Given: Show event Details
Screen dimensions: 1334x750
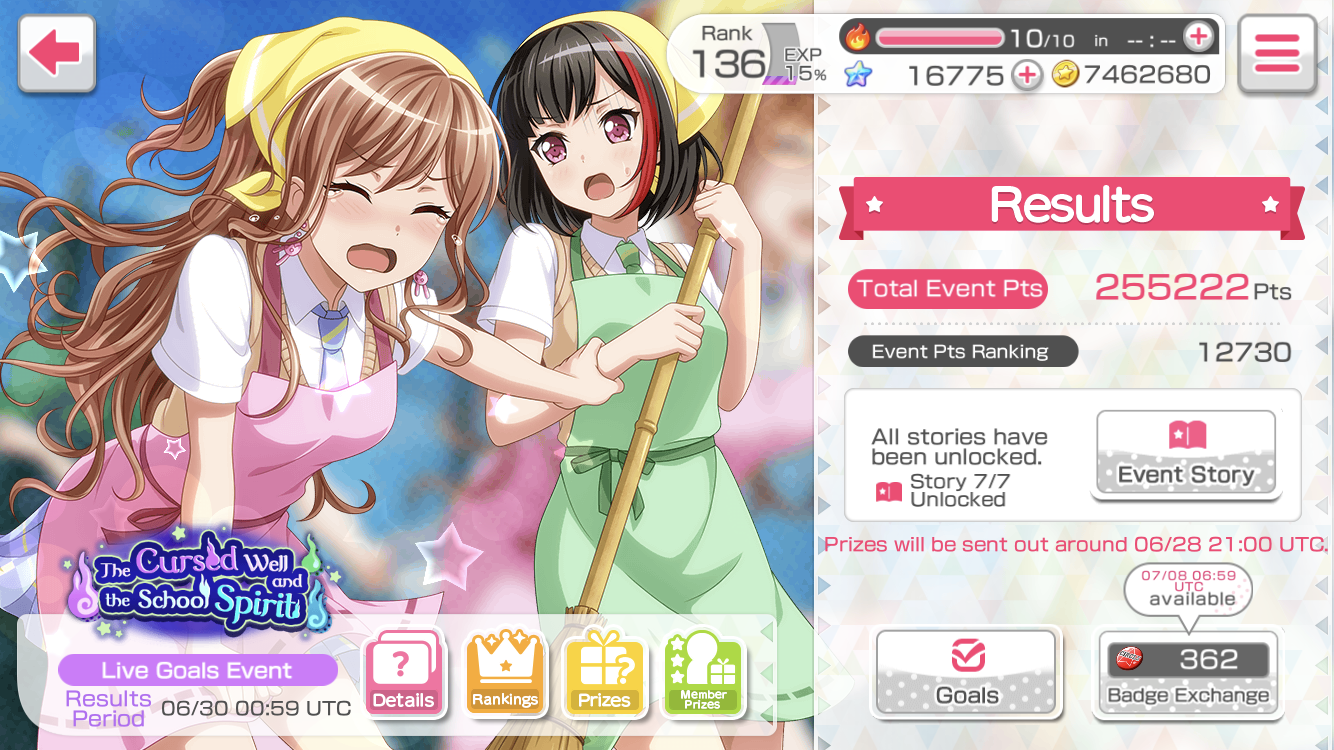Looking at the screenshot, I should (403, 671).
